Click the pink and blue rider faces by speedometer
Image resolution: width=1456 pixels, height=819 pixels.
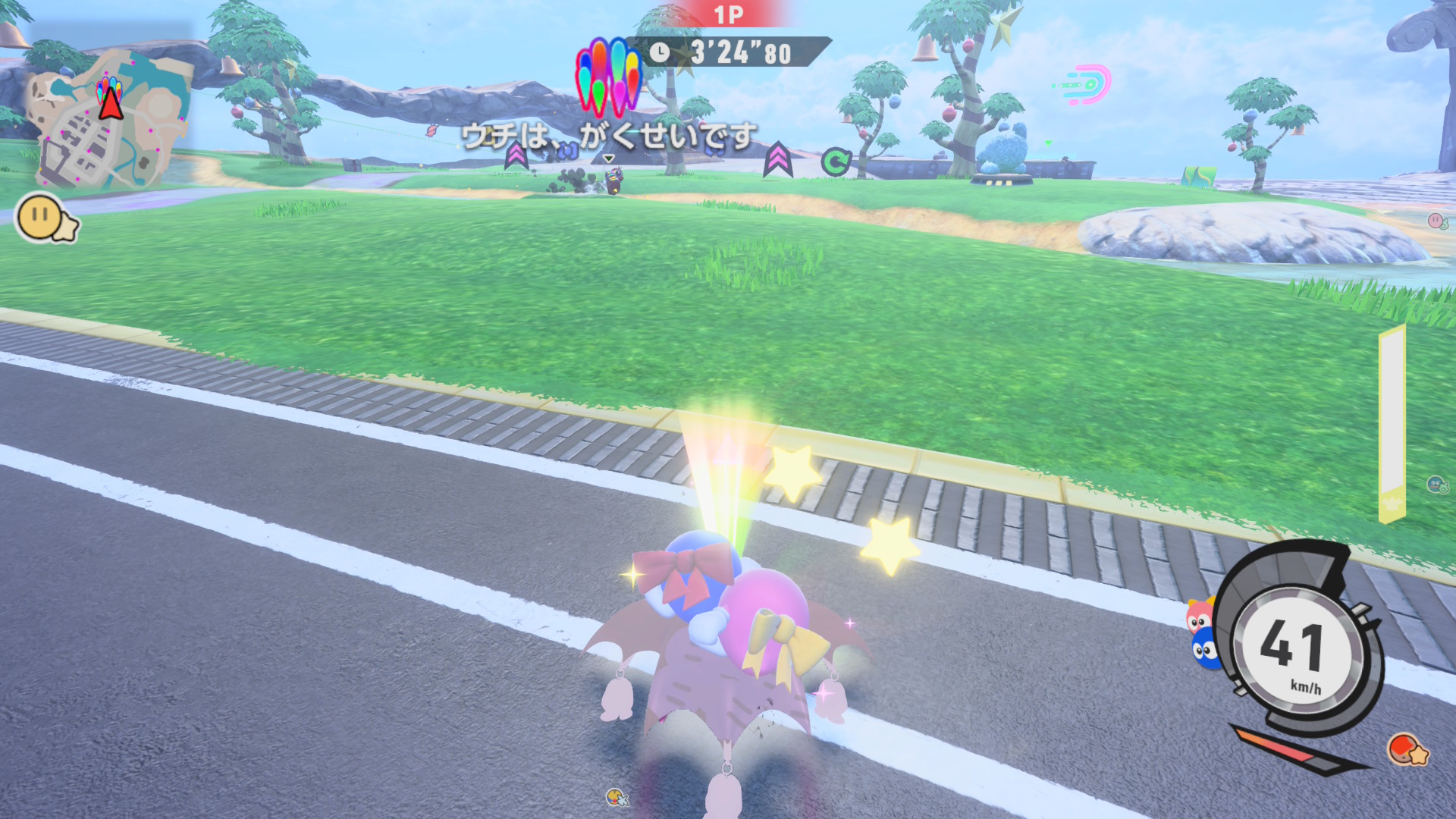click(1203, 634)
